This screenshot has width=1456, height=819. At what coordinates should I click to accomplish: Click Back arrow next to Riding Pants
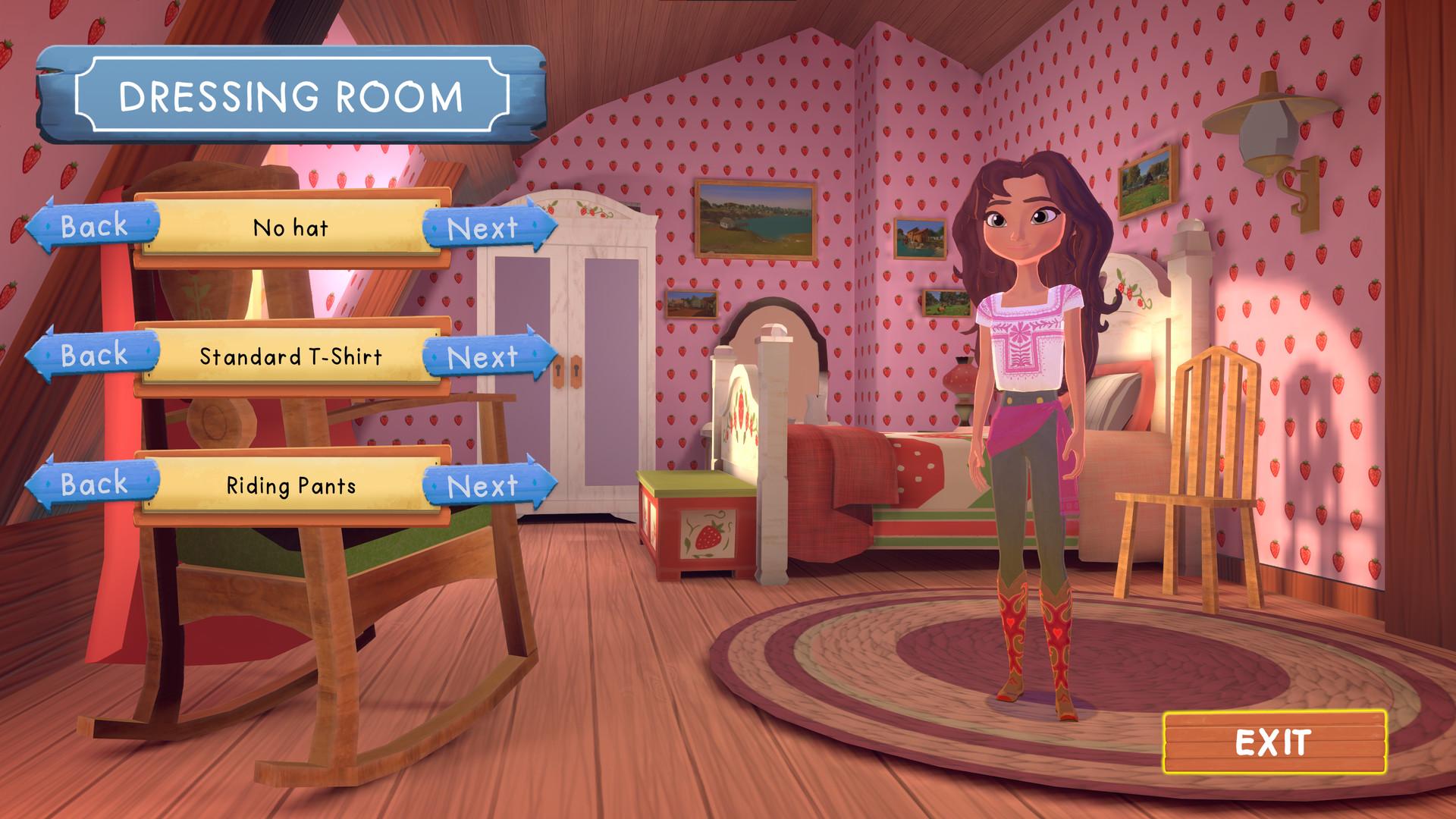(x=94, y=482)
